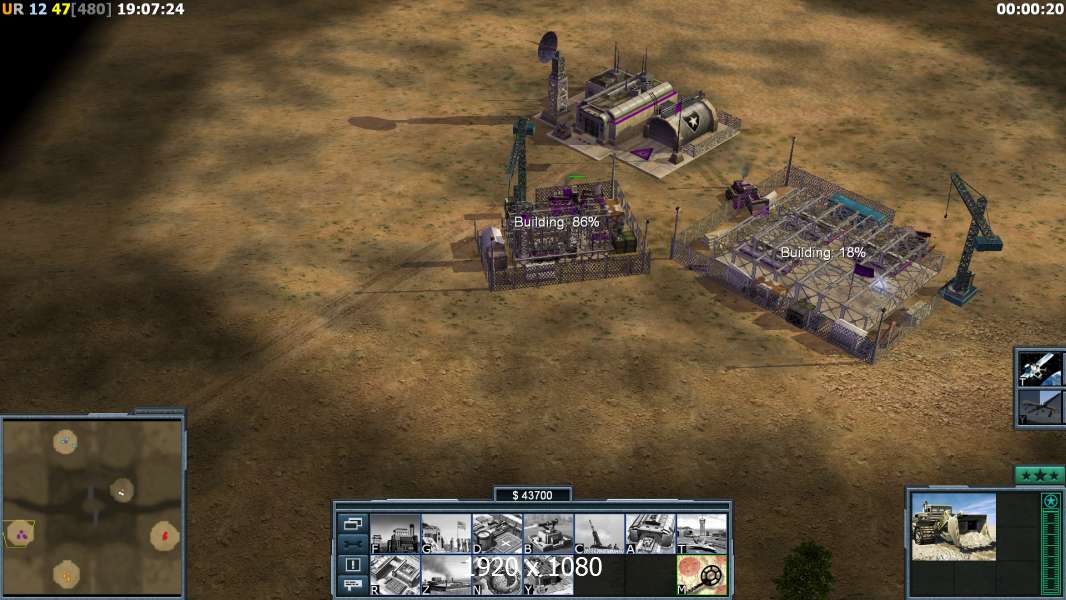Viewport: 1066px width, 600px height.
Task: Select the build icon labeled A
Action: (x=650, y=533)
